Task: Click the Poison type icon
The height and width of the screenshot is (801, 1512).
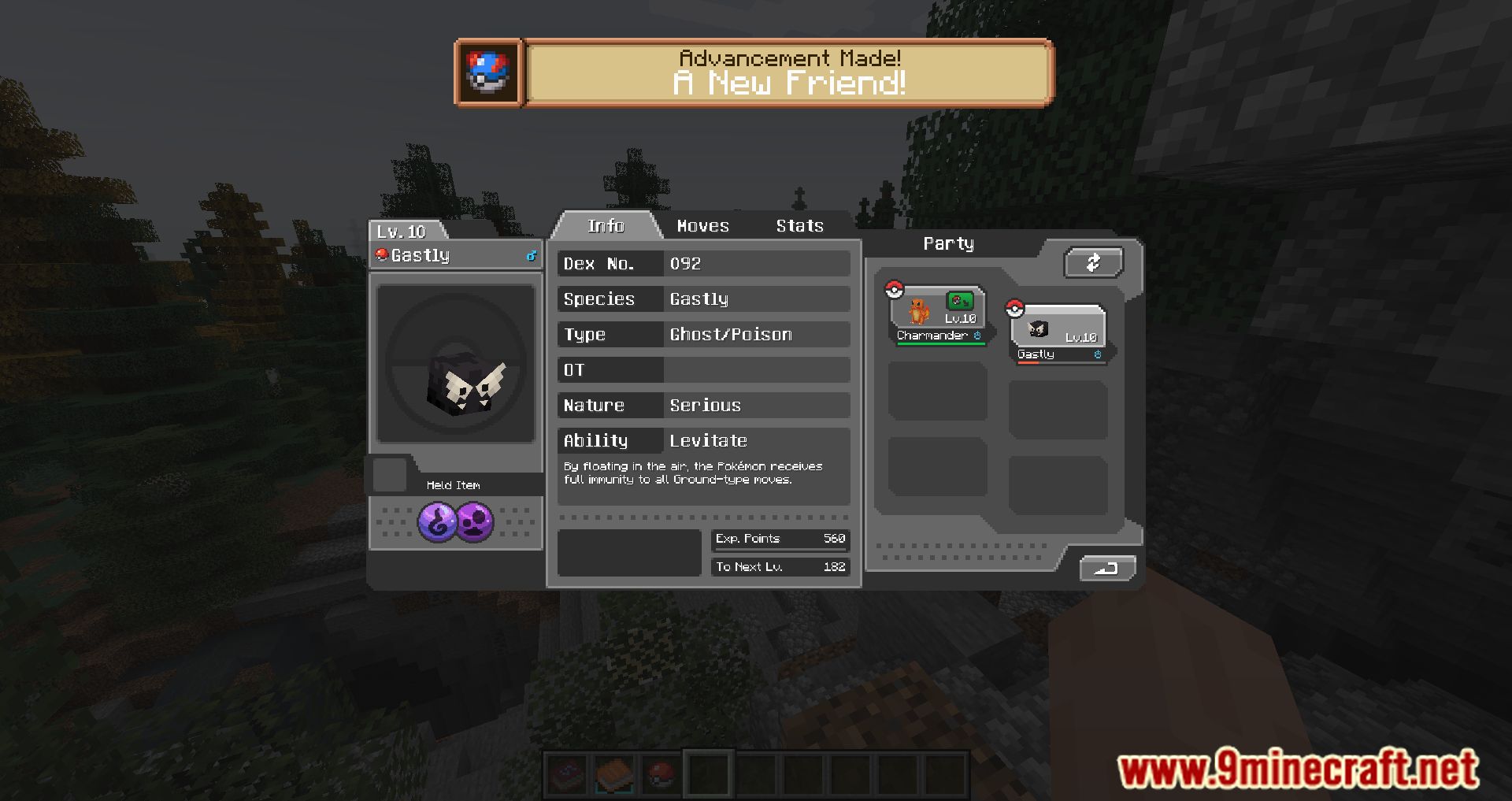Action: [x=474, y=522]
